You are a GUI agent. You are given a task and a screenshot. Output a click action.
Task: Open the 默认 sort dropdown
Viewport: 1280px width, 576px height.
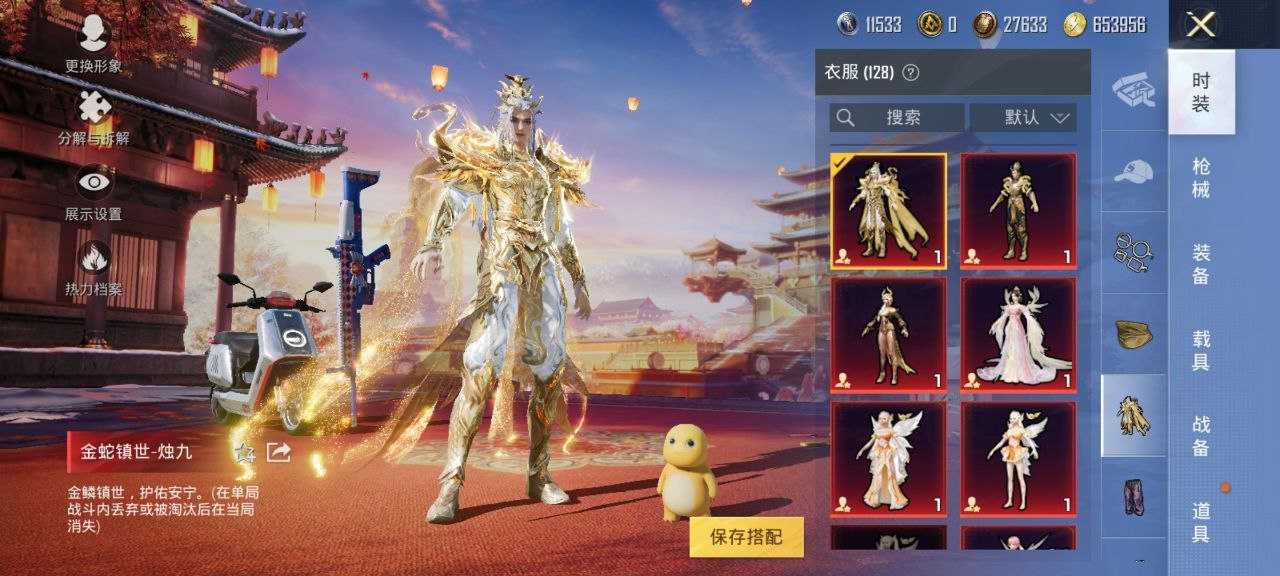[1023, 117]
